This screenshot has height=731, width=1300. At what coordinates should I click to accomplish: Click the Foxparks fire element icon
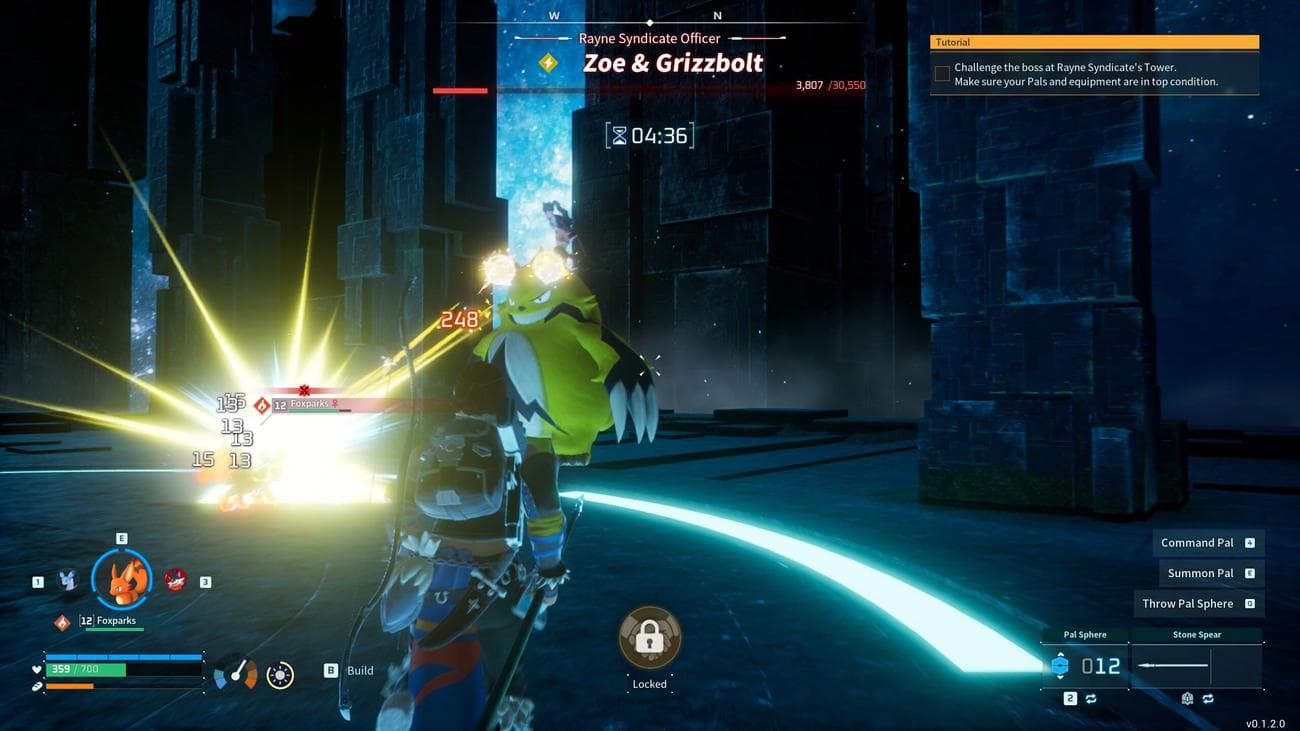[62, 622]
